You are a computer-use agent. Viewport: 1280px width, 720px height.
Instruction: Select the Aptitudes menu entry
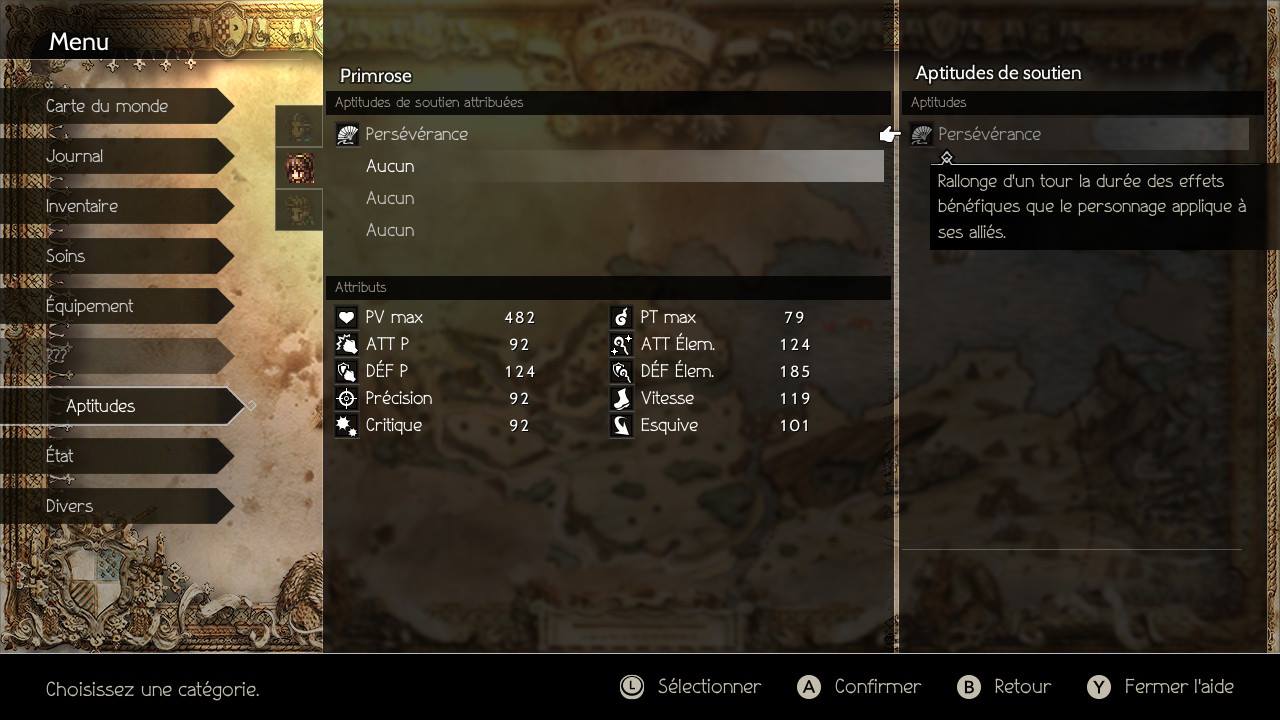click(101, 406)
